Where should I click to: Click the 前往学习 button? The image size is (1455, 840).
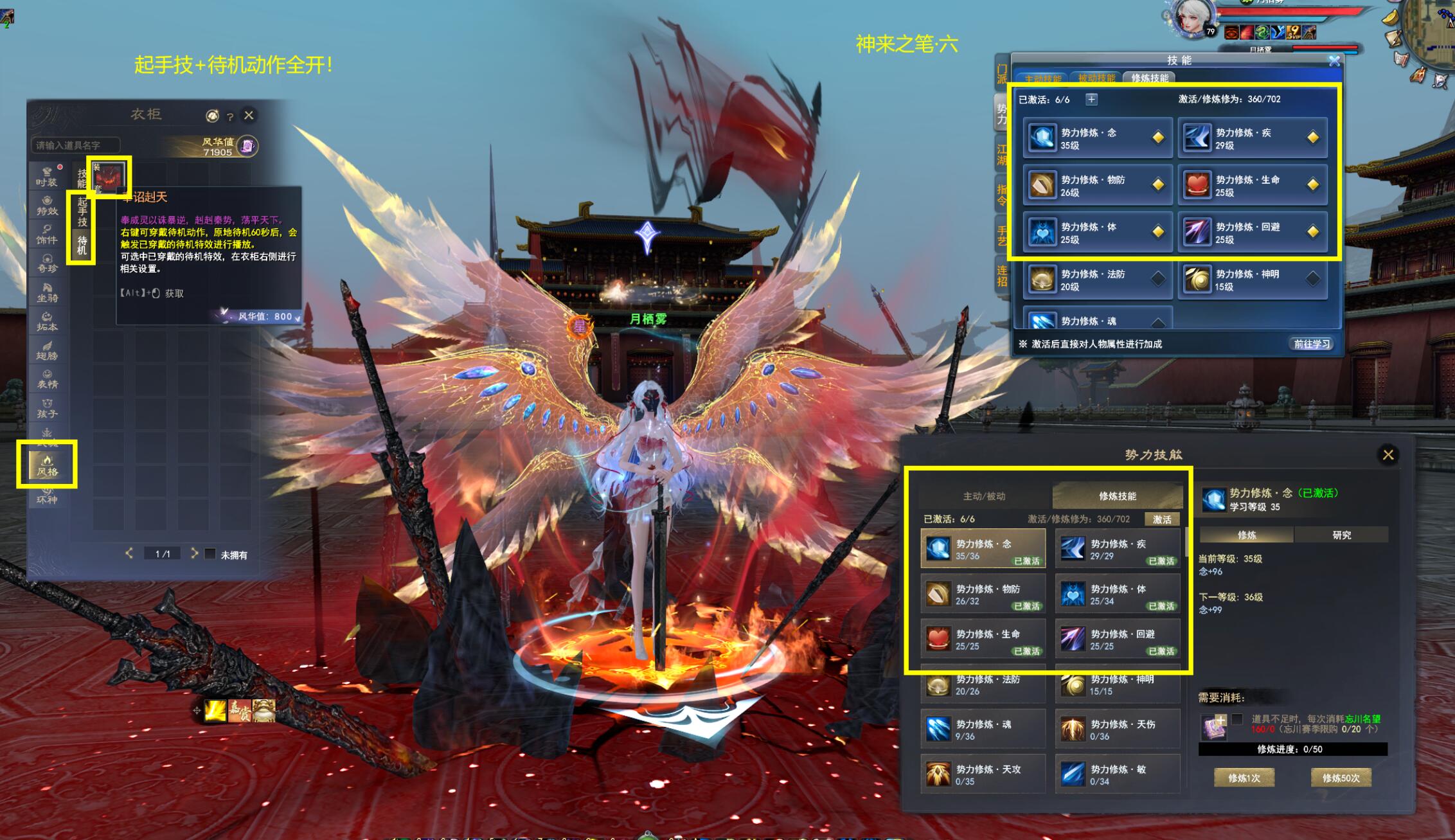(x=1312, y=344)
